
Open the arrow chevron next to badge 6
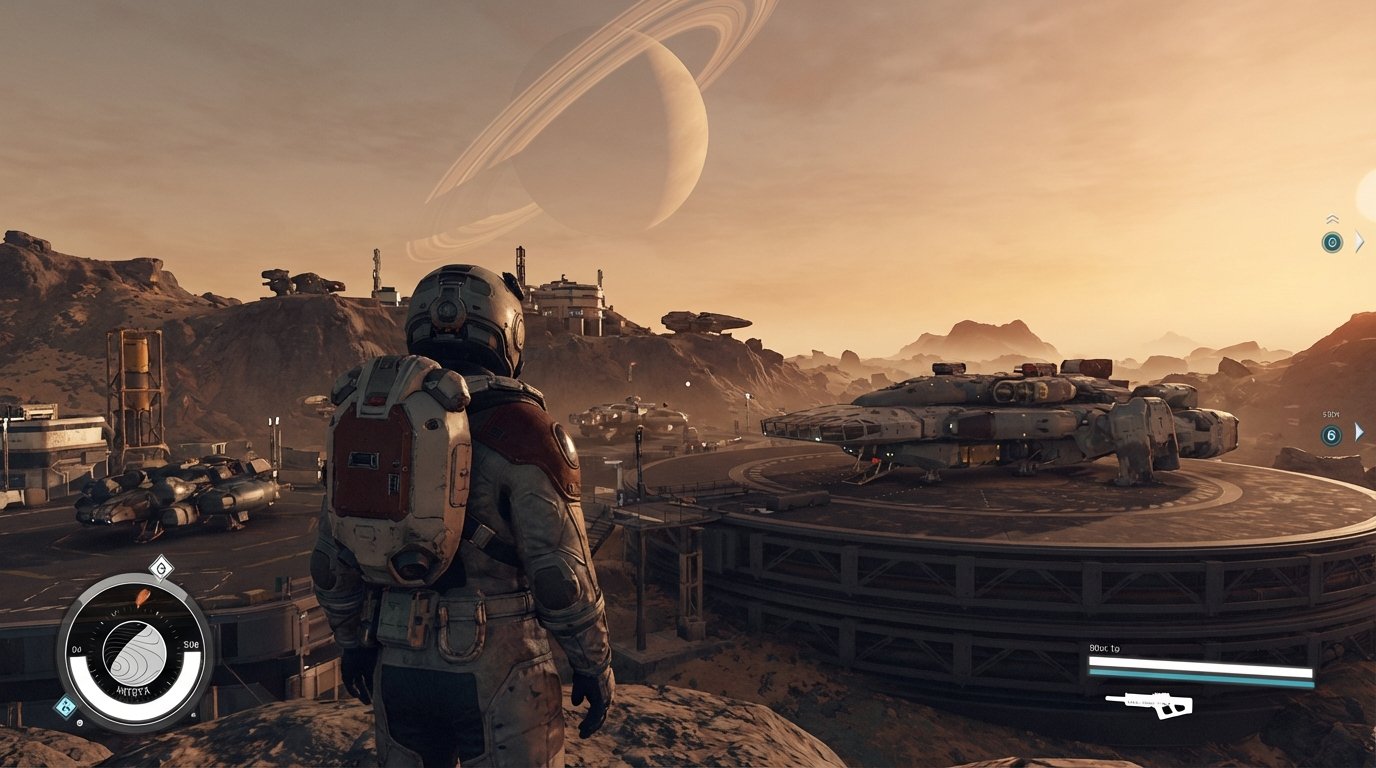point(1359,433)
